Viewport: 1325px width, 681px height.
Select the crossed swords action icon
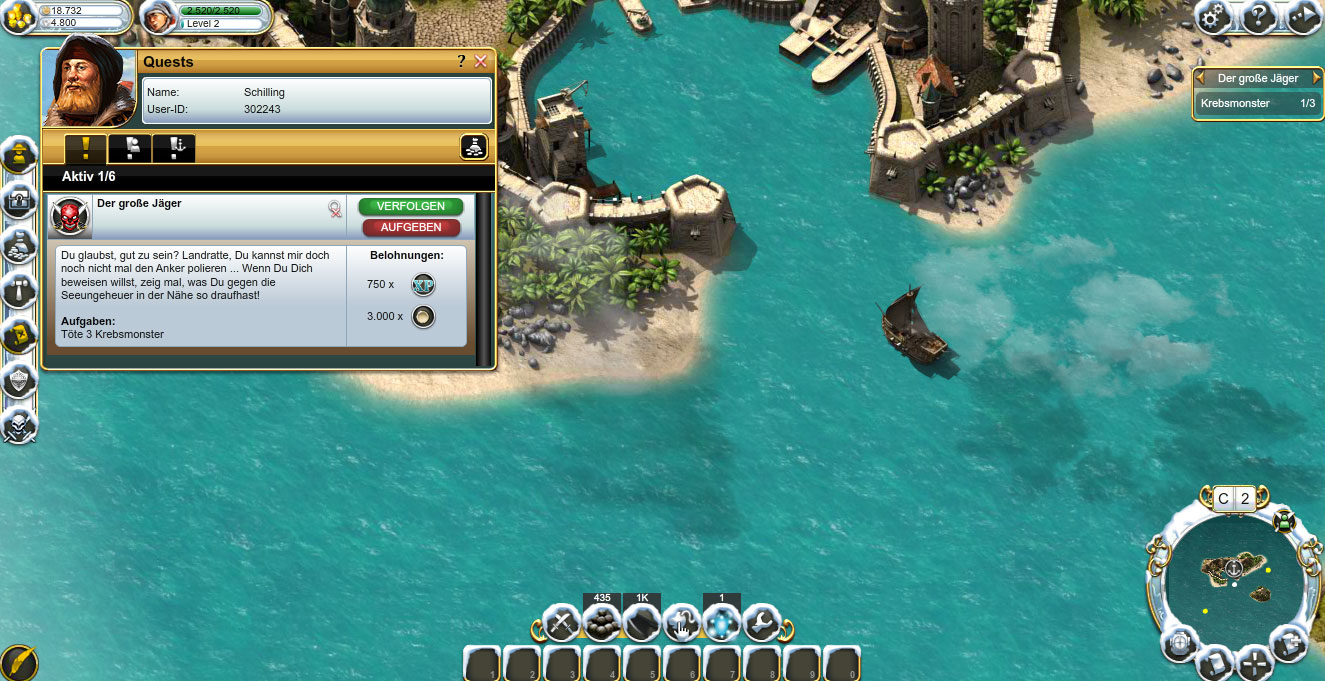click(x=562, y=624)
